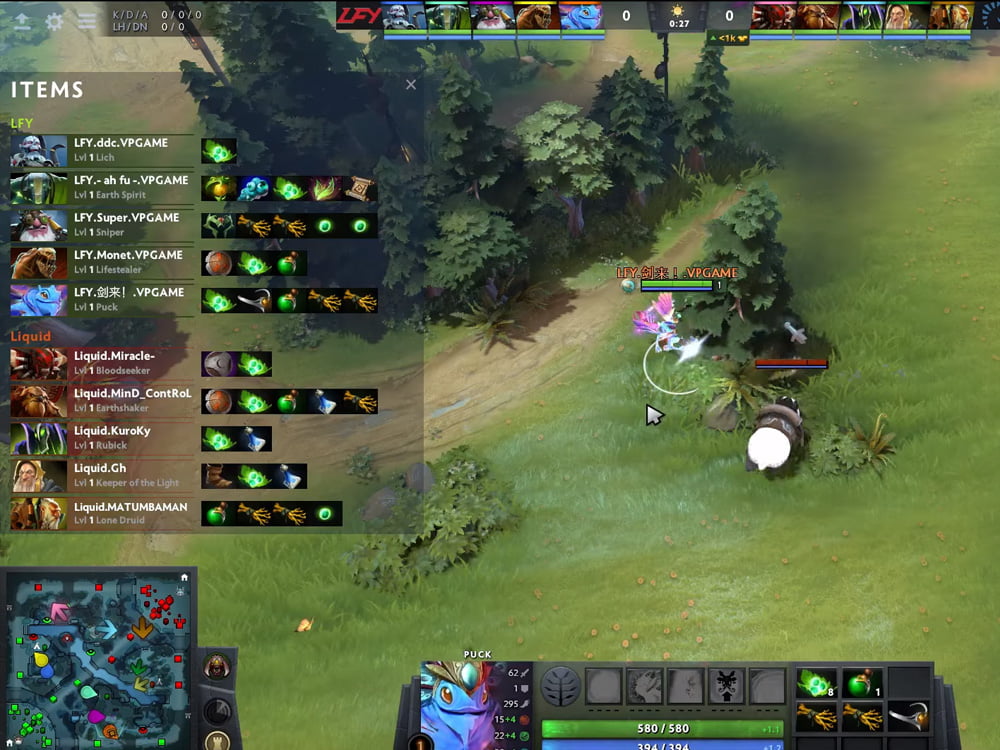This screenshot has height=750, width=1000.
Task: Choose LFY.Super.VPGAME Sniper in the items list
Action: pos(102,225)
